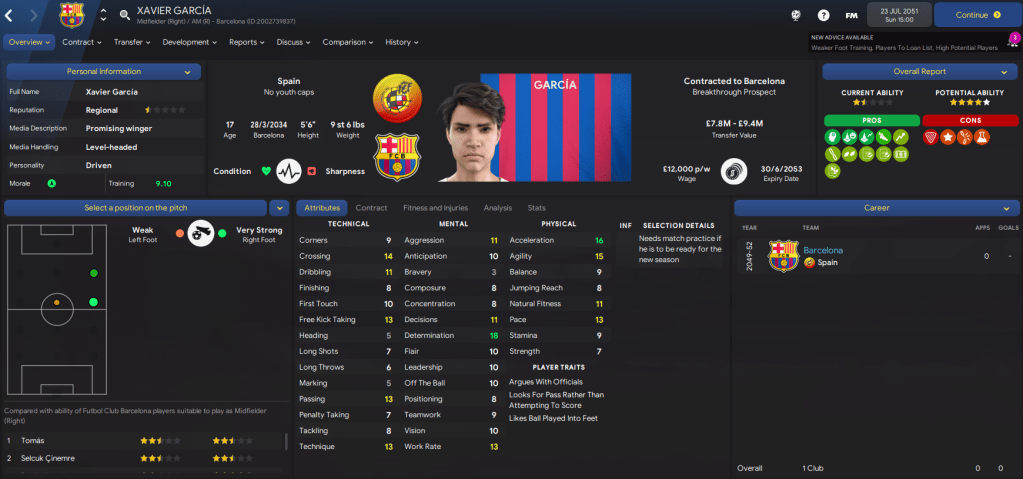The image size is (1023, 479).
Task: Expand the Overall Report panel dropdown
Action: point(1003,72)
